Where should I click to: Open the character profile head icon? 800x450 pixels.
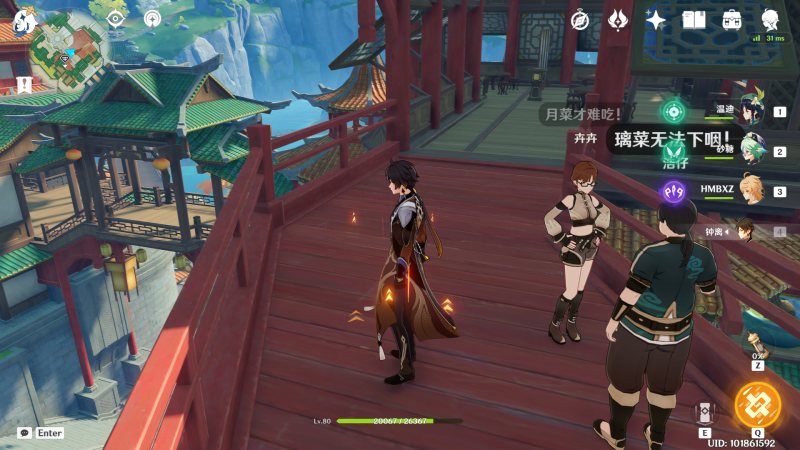771,19
